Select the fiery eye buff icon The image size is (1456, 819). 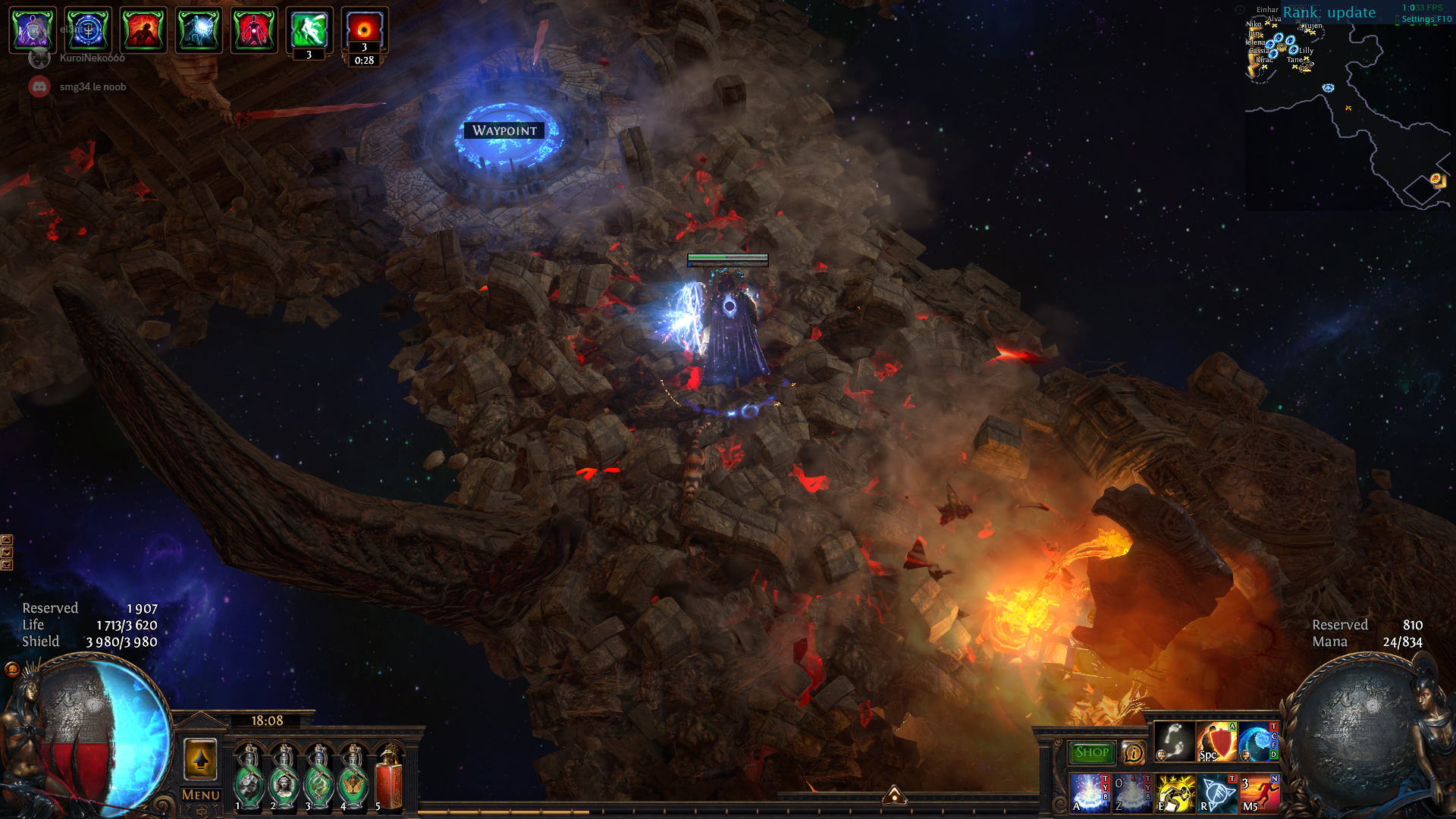[x=364, y=30]
